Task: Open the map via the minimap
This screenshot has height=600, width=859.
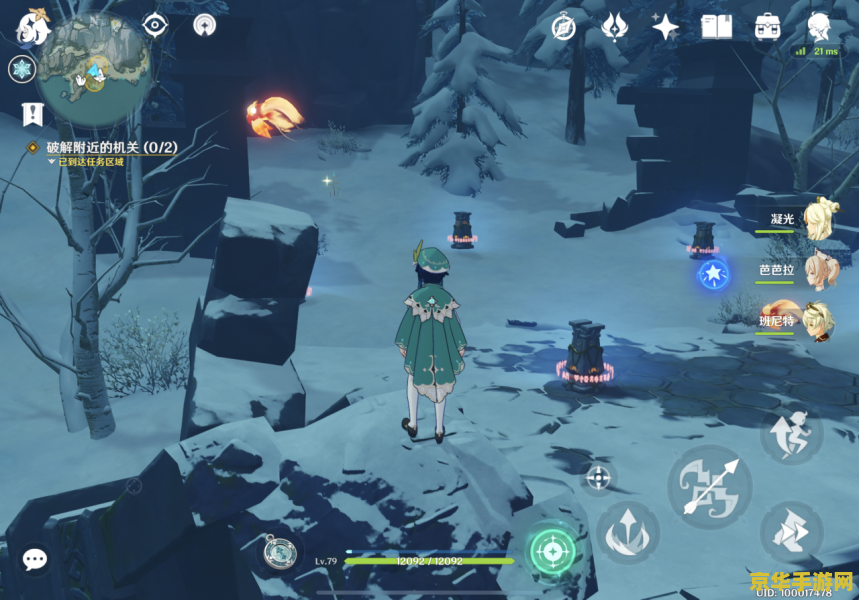Action: (x=95, y=67)
